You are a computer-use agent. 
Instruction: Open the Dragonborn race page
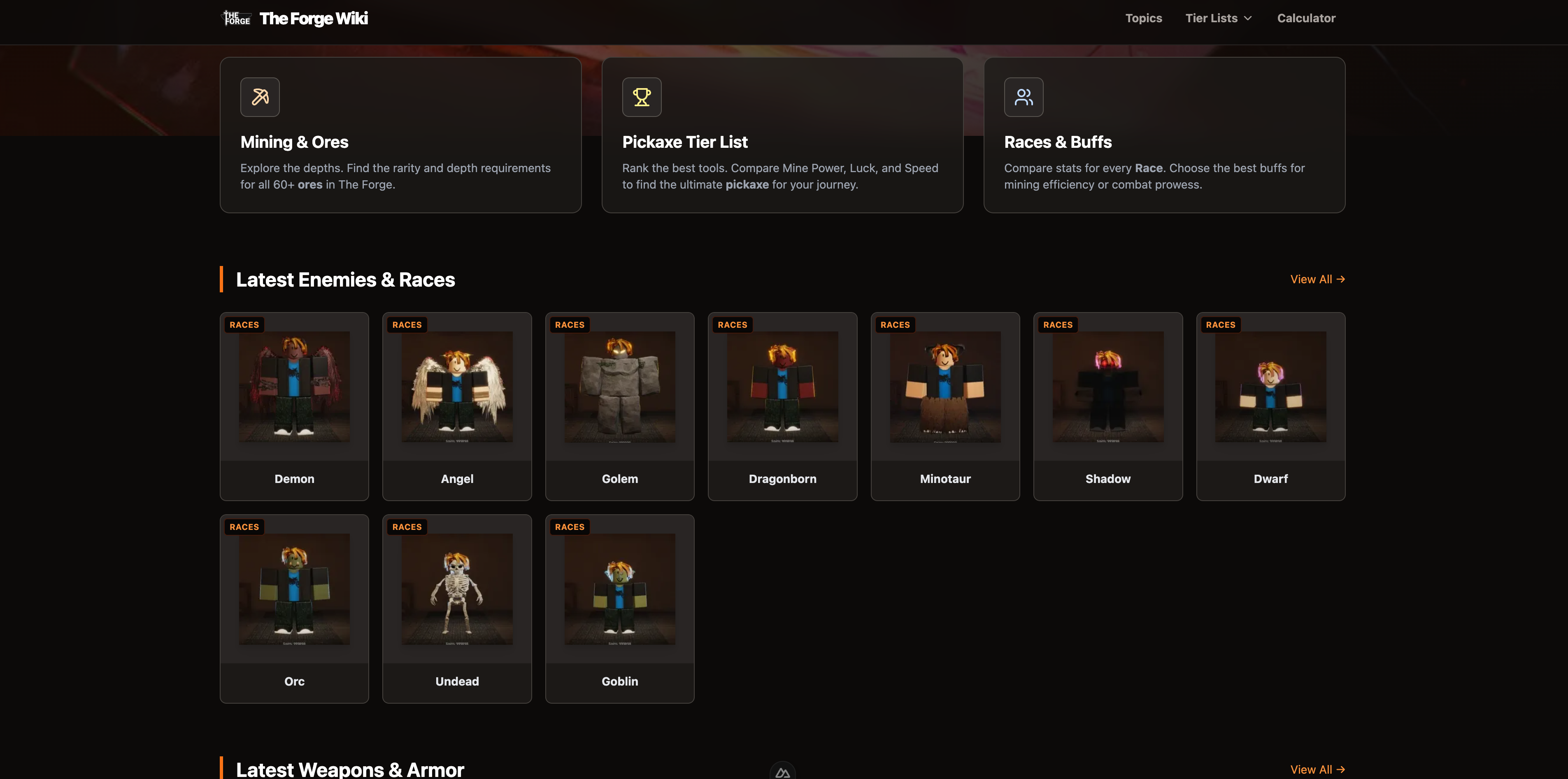coord(782,406)
